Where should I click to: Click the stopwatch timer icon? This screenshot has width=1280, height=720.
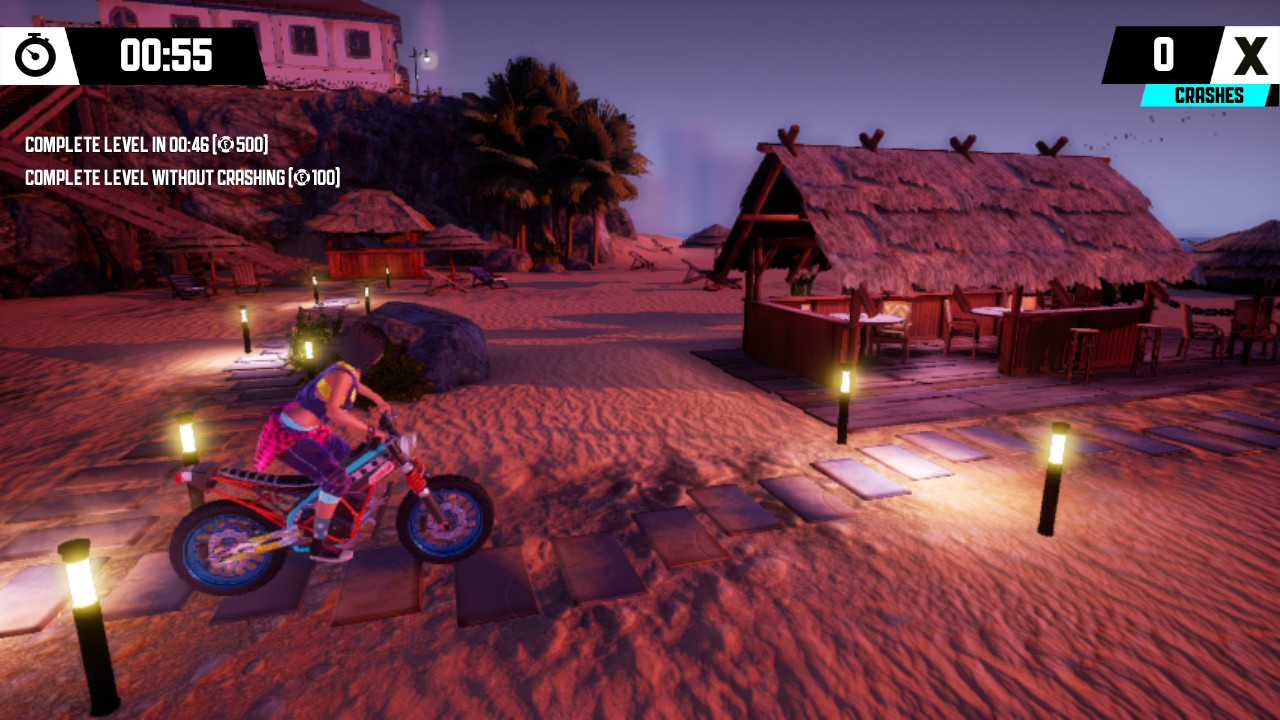coord(37,56)
